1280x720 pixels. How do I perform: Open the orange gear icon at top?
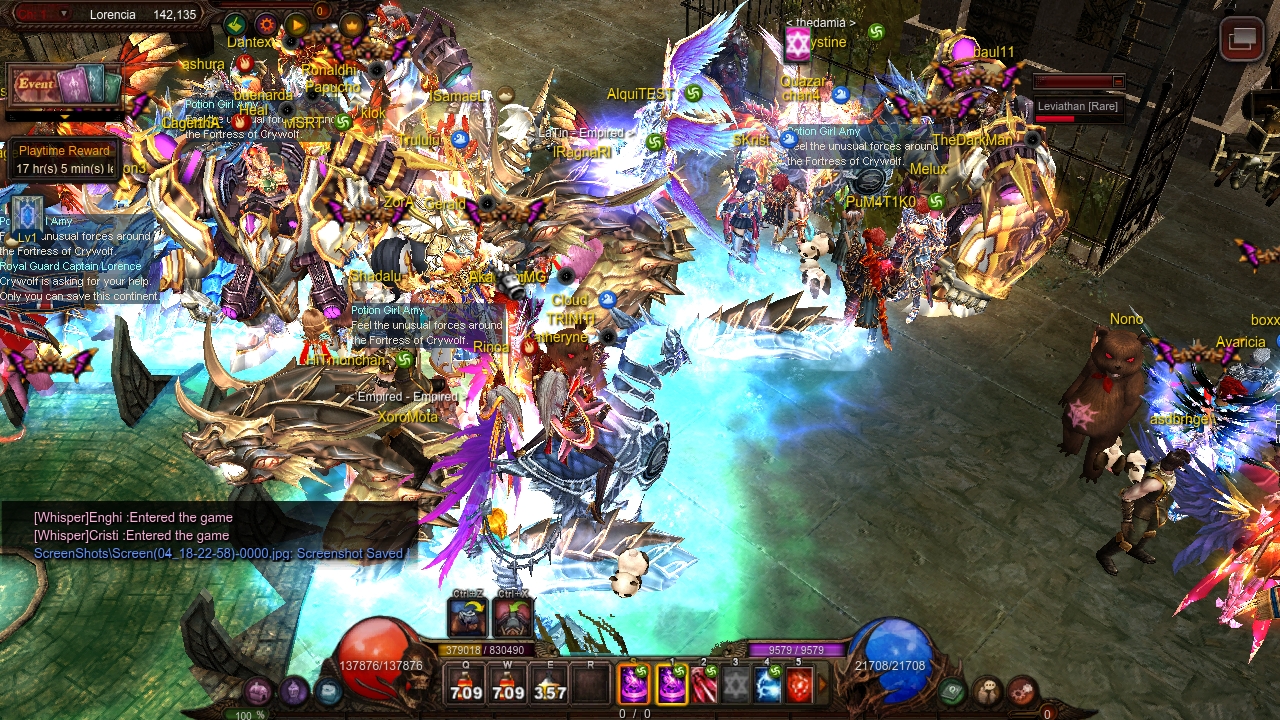click(x=266, y=25)
